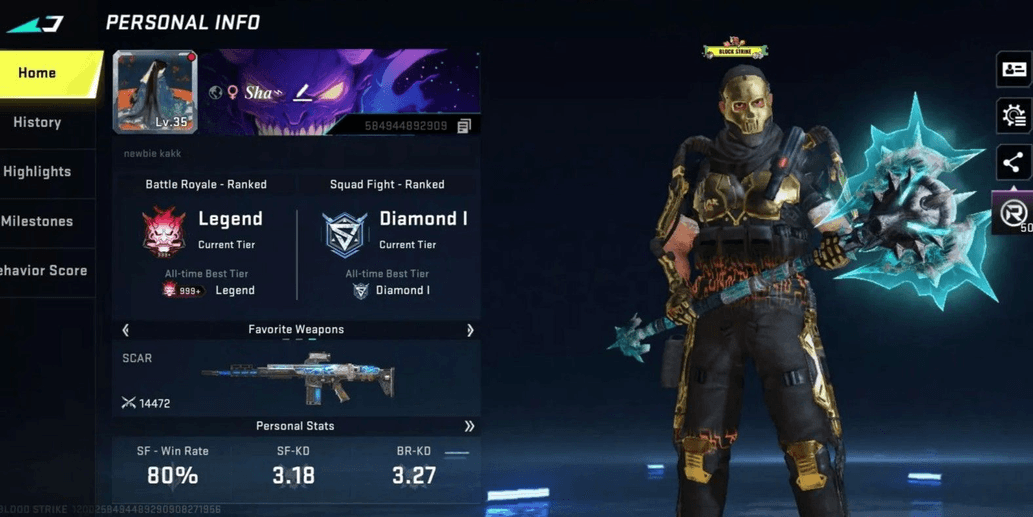Show the Highlights tab
Image resolution: width=1033 pixels, height=517 pixels.
click(38, 172)
